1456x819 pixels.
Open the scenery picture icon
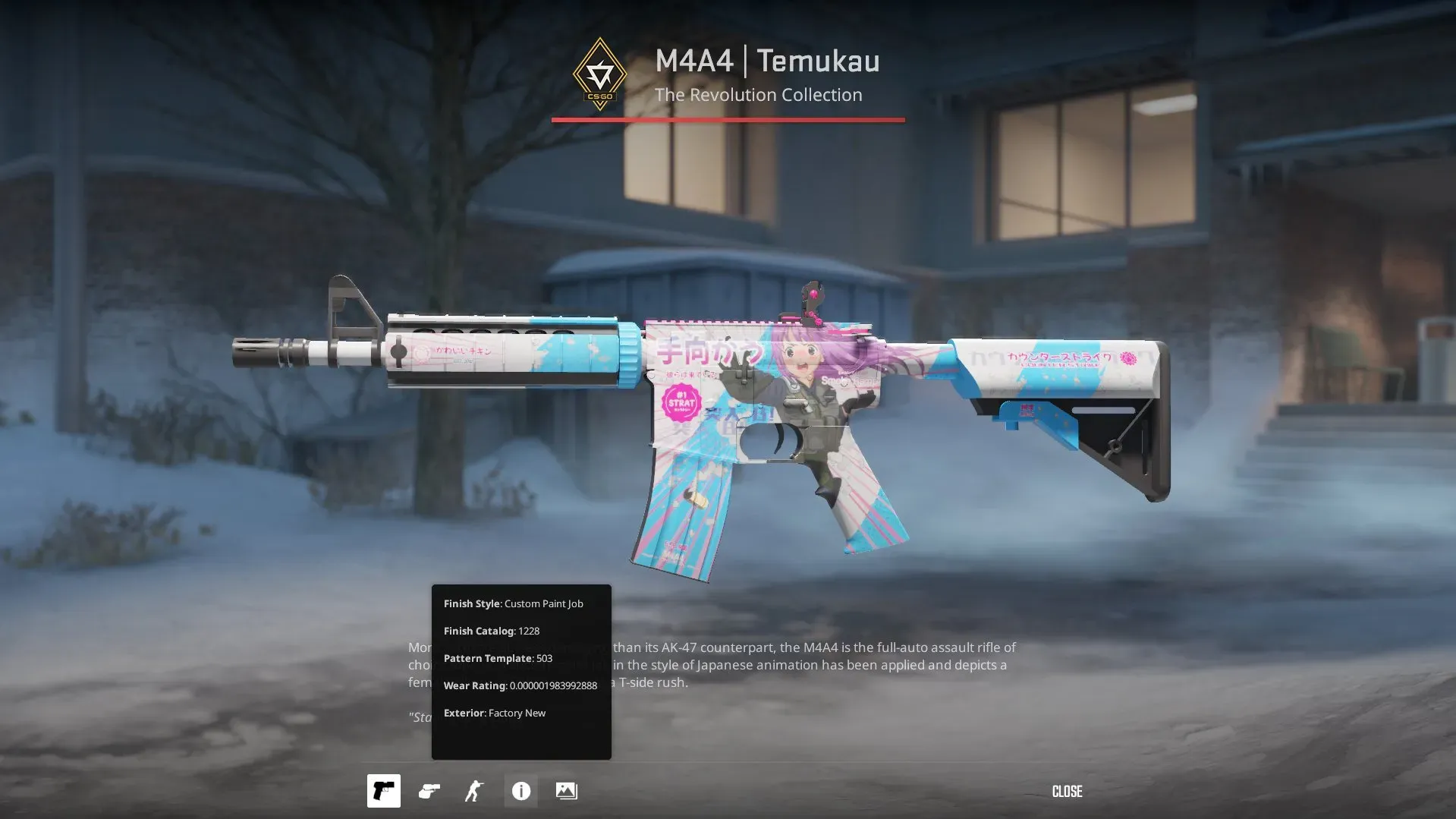tap(567, 791)
